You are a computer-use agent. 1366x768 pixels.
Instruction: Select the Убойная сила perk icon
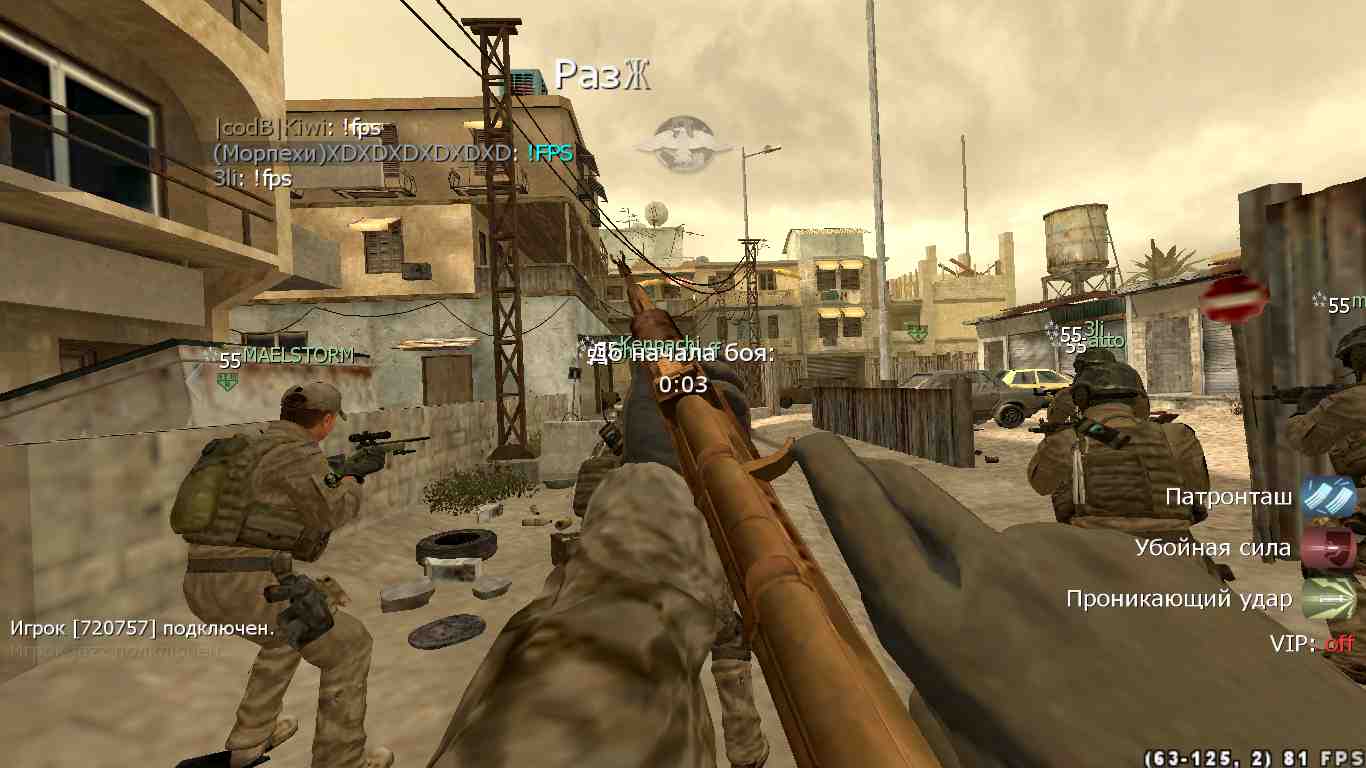click(x=1327, y=548)
